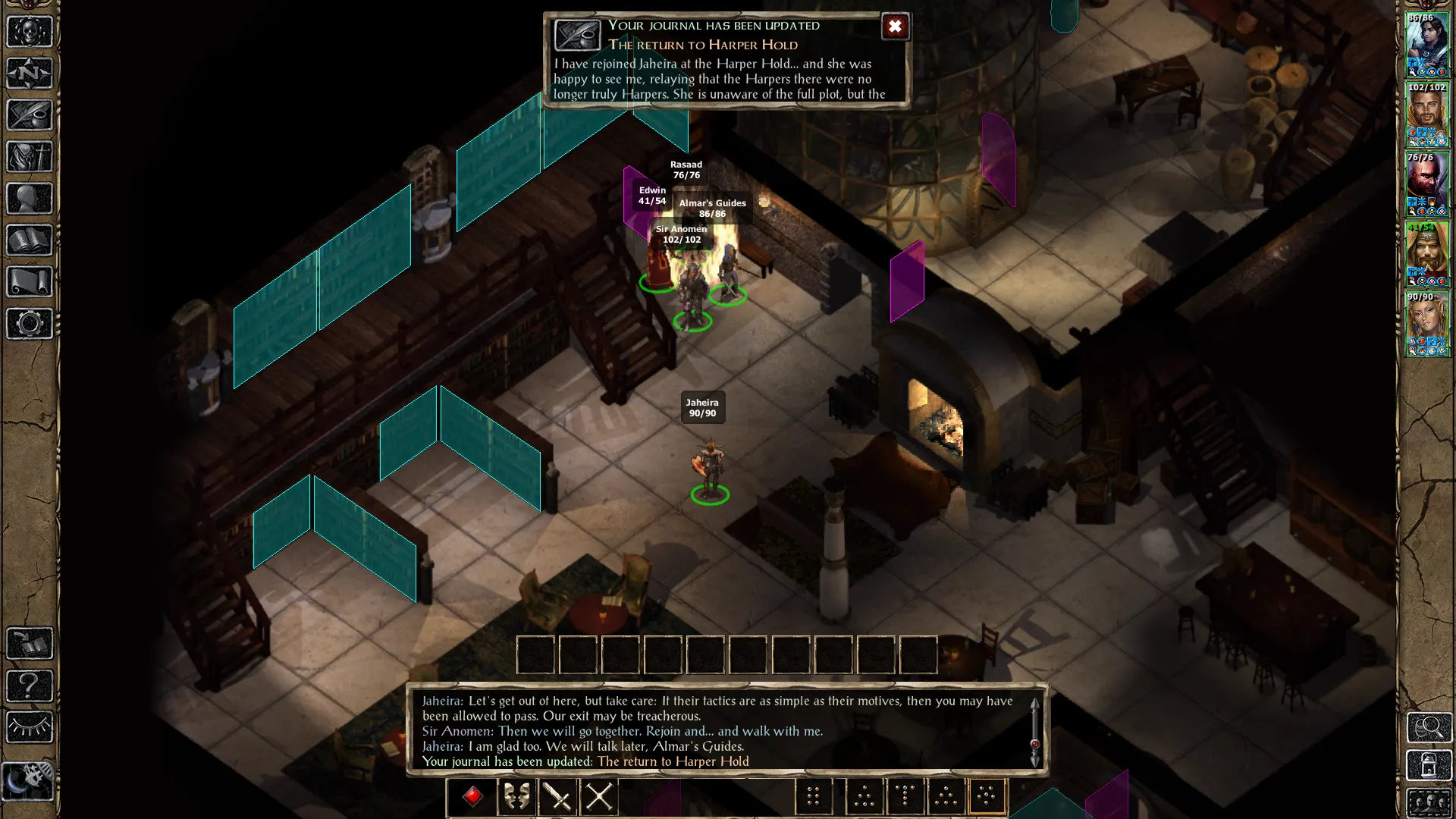Select Jaheira's portrait
Image resolution: width=1456 pixels, height=819 pixels.
pyautogui.click(x=1427, y=323)
